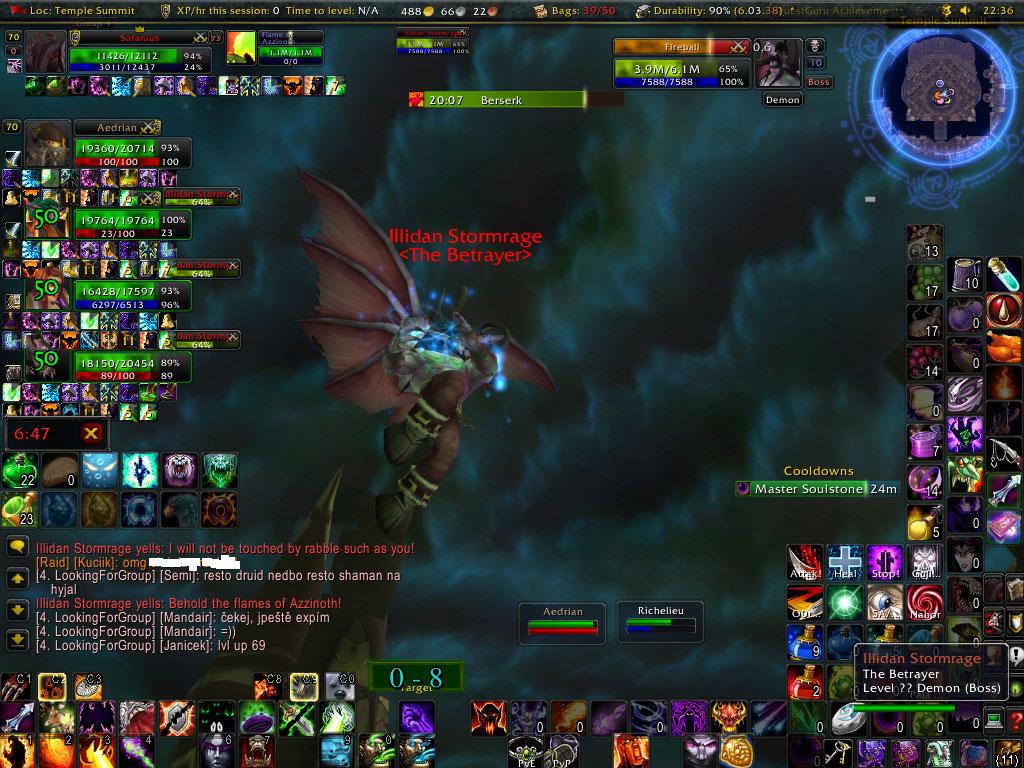Open the chat speech bubble menu
1024x768 pixels.
click(17, 547)
